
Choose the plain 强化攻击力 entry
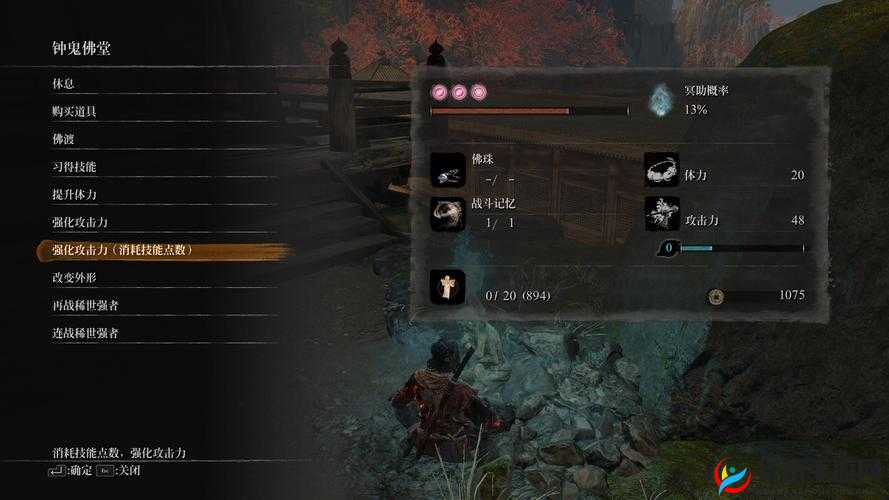click(x=79, y=222)
